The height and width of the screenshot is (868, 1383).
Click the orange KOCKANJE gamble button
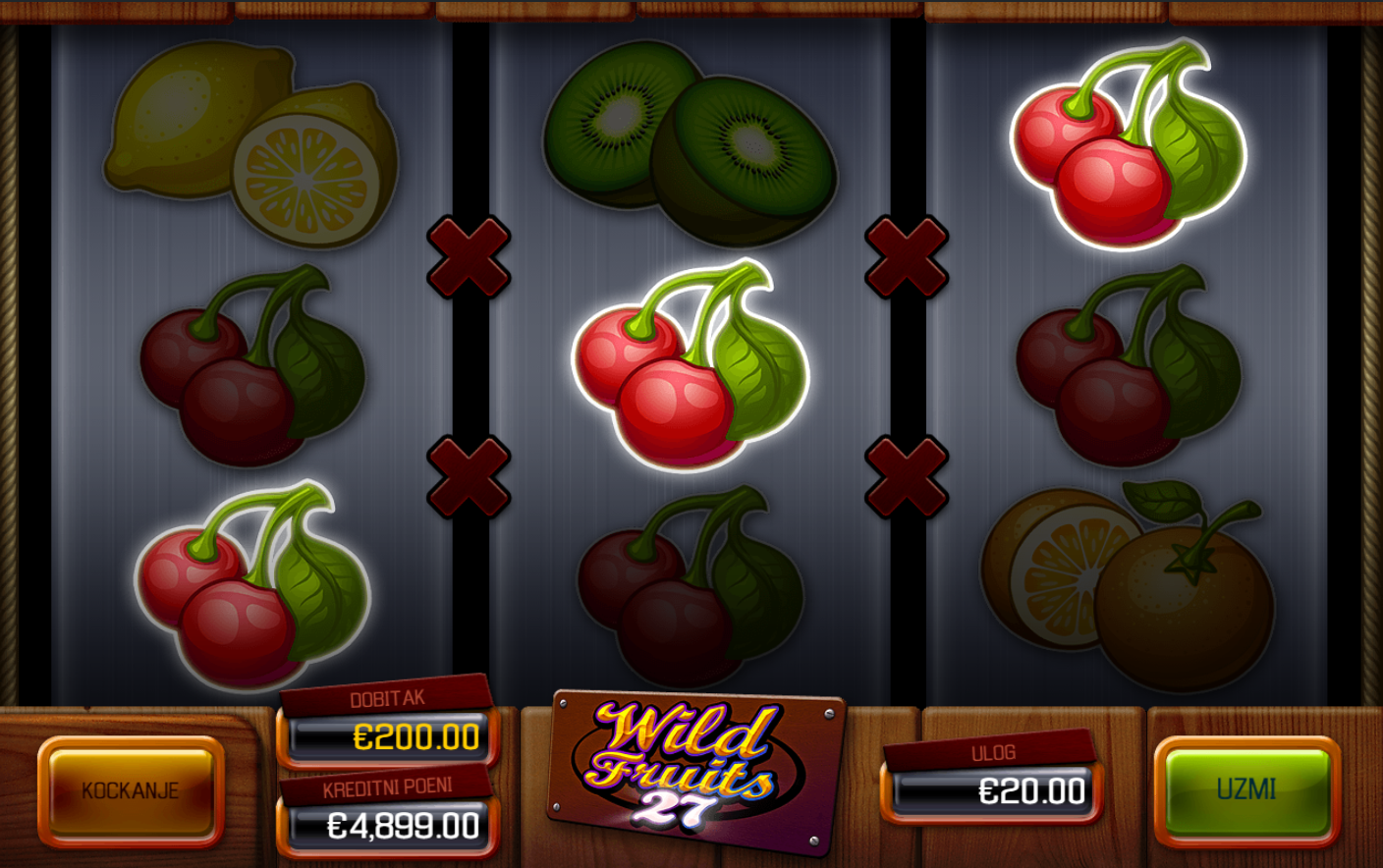pos(131,790)
